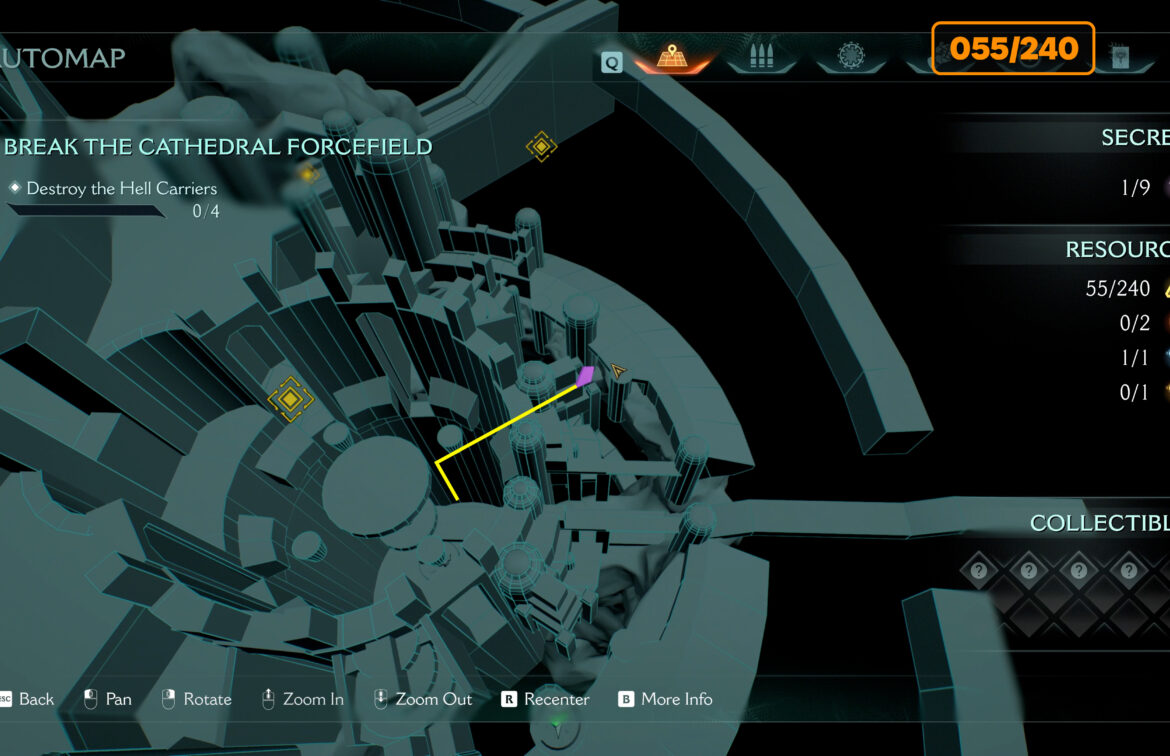This screenshot has height=756, width=1170.
Task: Open the circular saw blade tab
Action: tap(853, 58)
